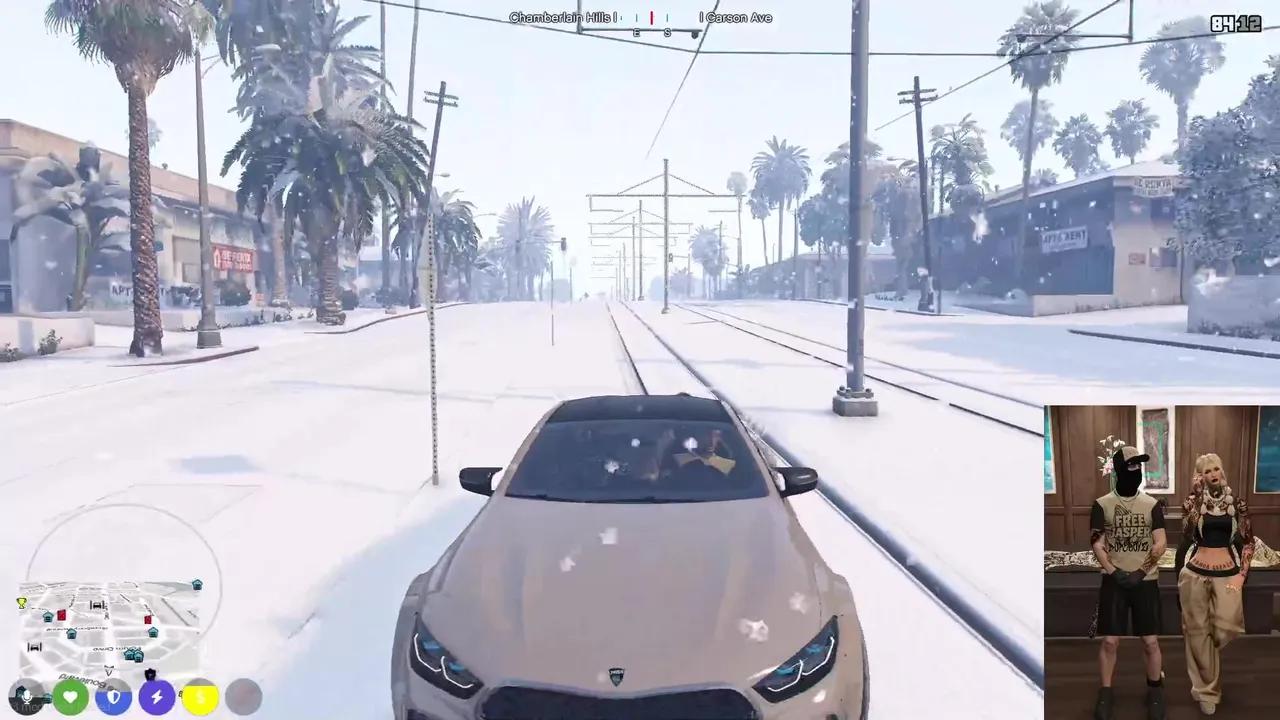The image size is (1280, 720).
Task: Click the compass heading bar
Action: (640, 18)
